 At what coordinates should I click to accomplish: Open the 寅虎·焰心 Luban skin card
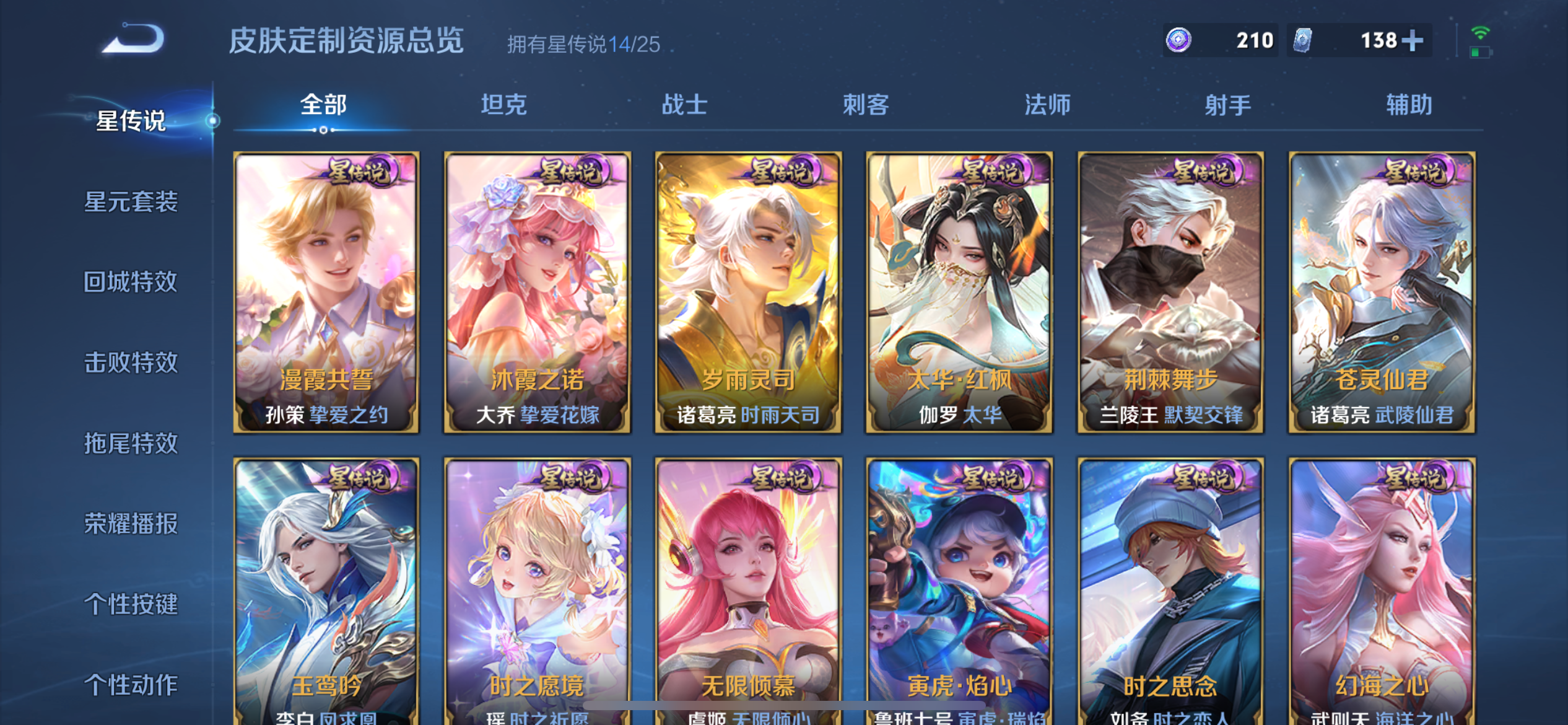(959, 589)
